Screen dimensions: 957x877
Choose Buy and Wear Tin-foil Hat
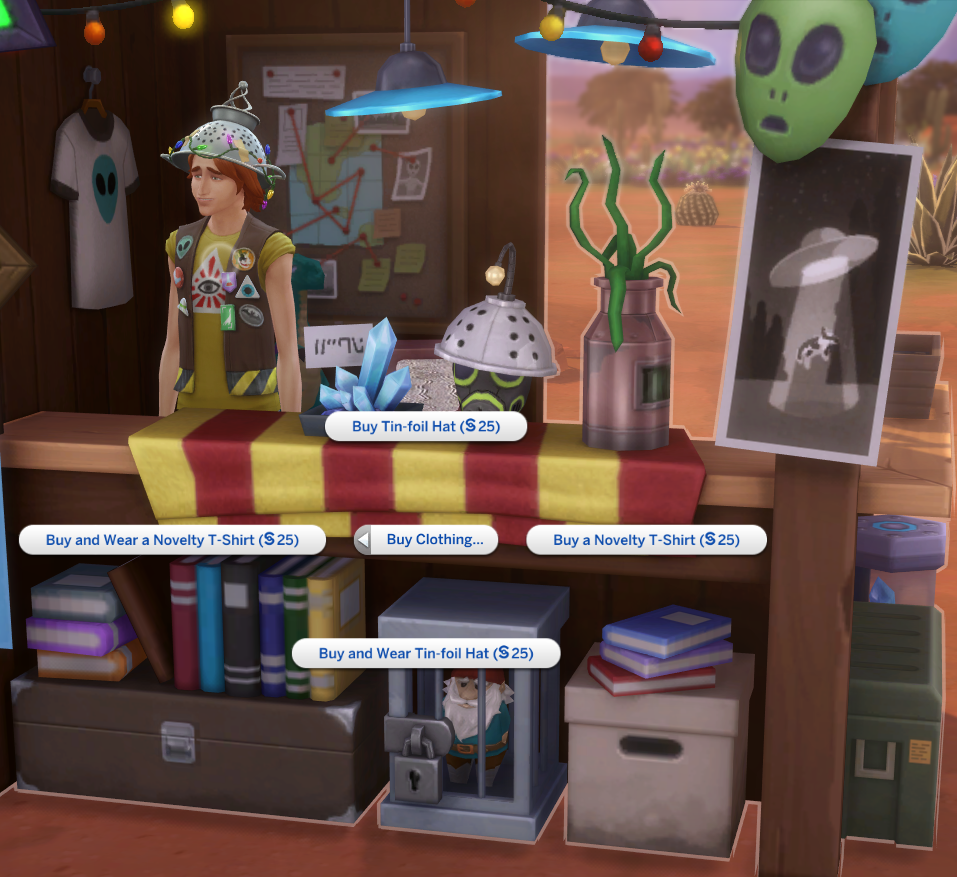[425, 654]
